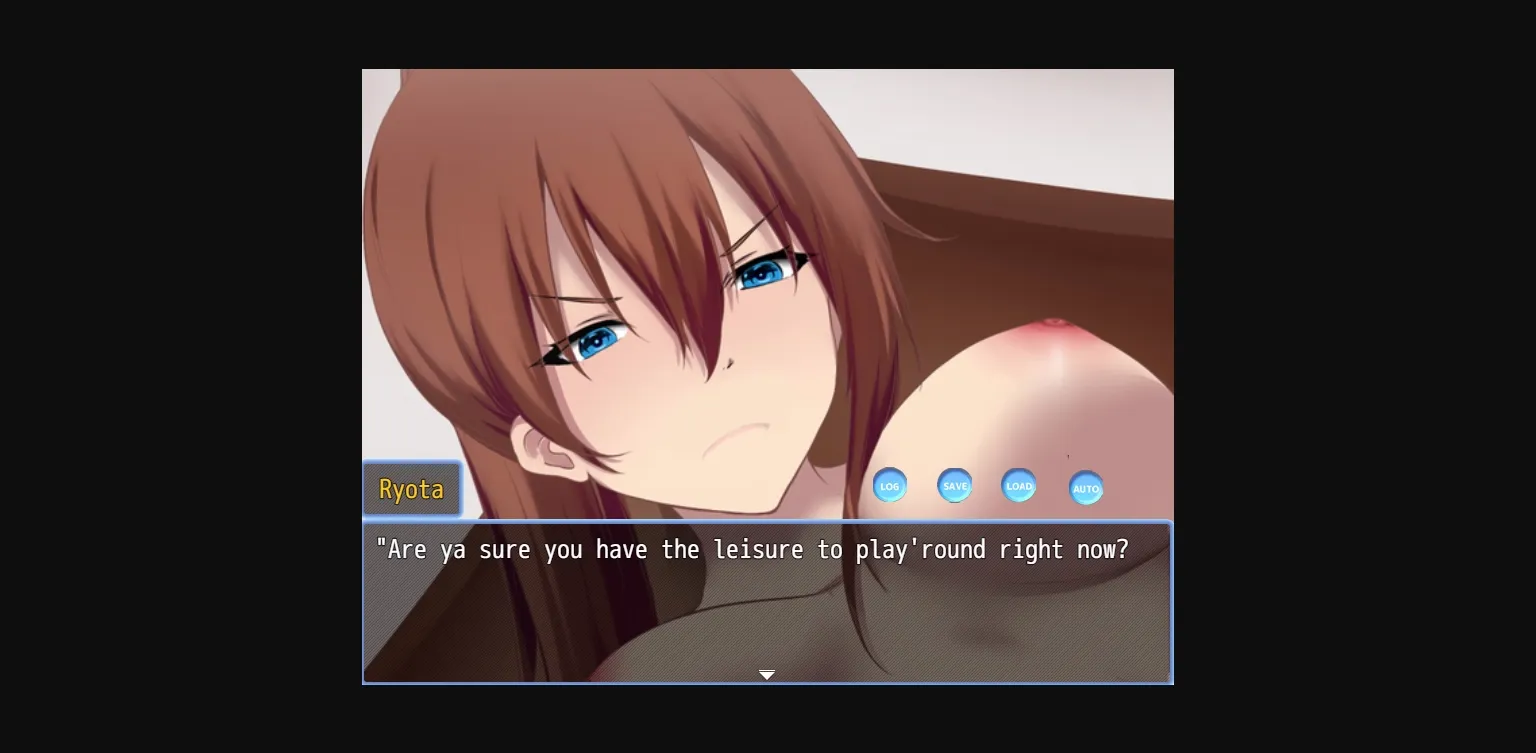Load a previous save via LOAD
This screenshot has height=753, width=1536.
click(1018, 486)
